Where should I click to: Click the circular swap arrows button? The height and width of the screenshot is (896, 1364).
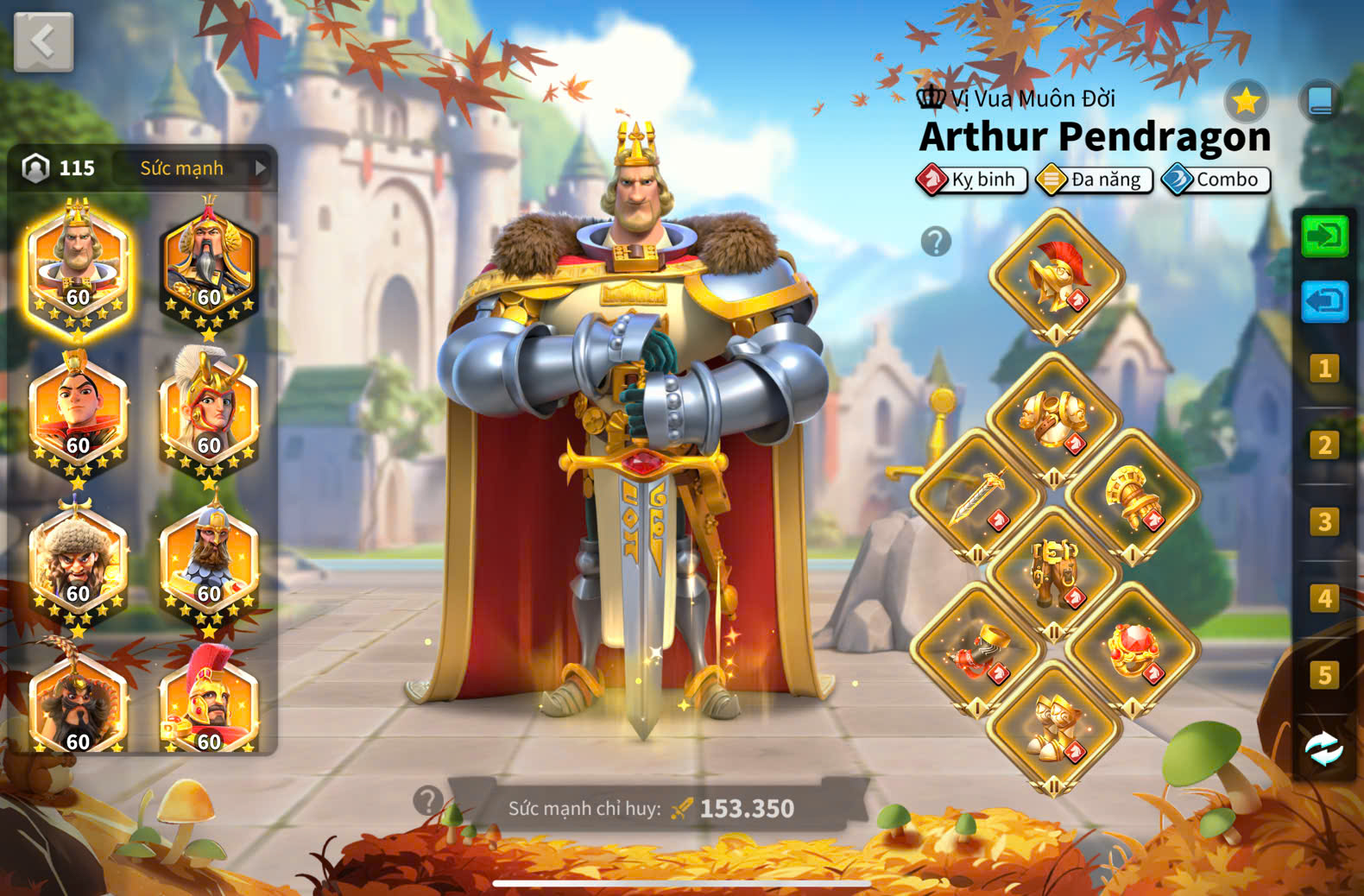pos(1324,749)
